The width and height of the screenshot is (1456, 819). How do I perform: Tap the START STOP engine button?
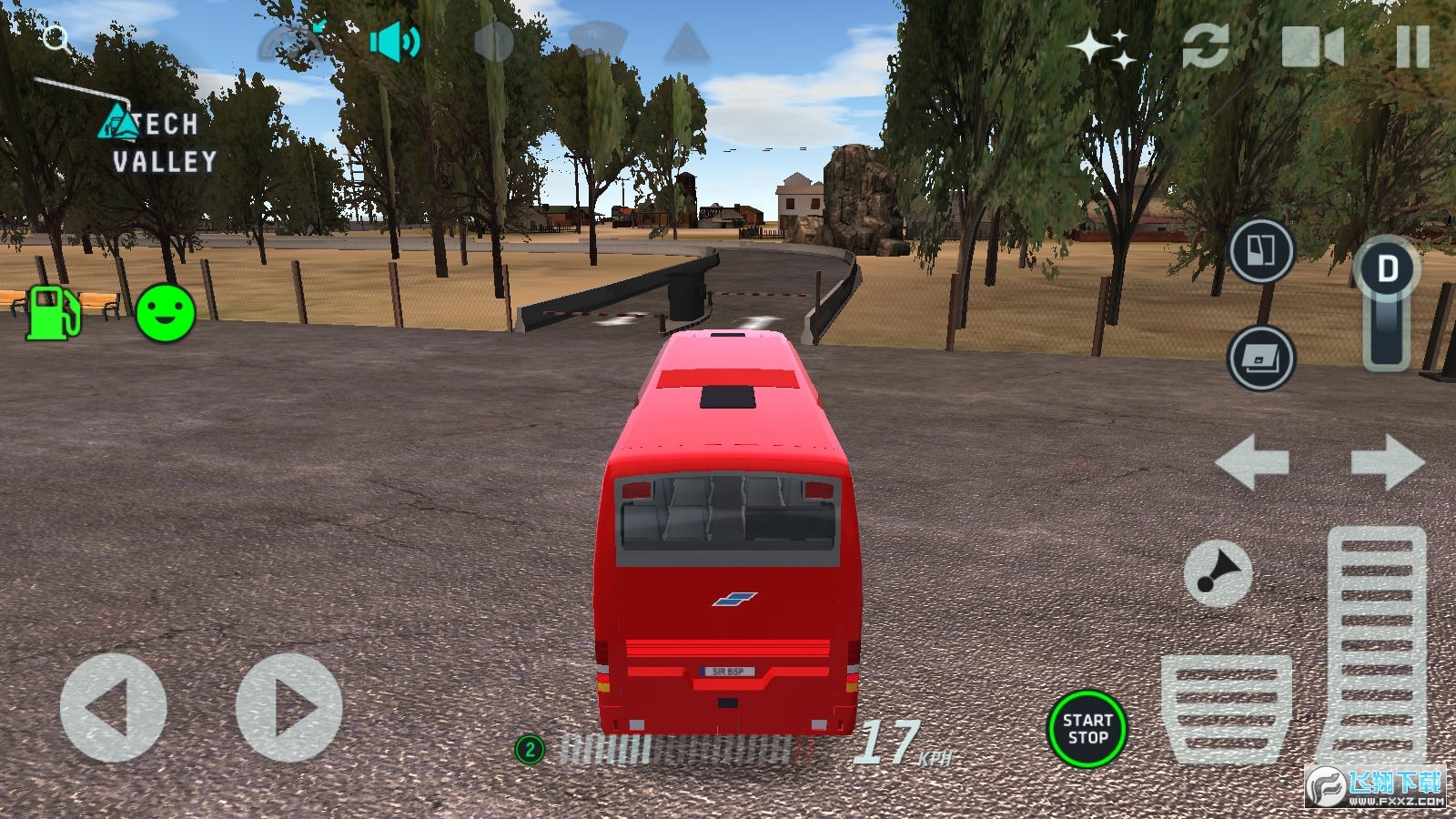point(1087,729)
